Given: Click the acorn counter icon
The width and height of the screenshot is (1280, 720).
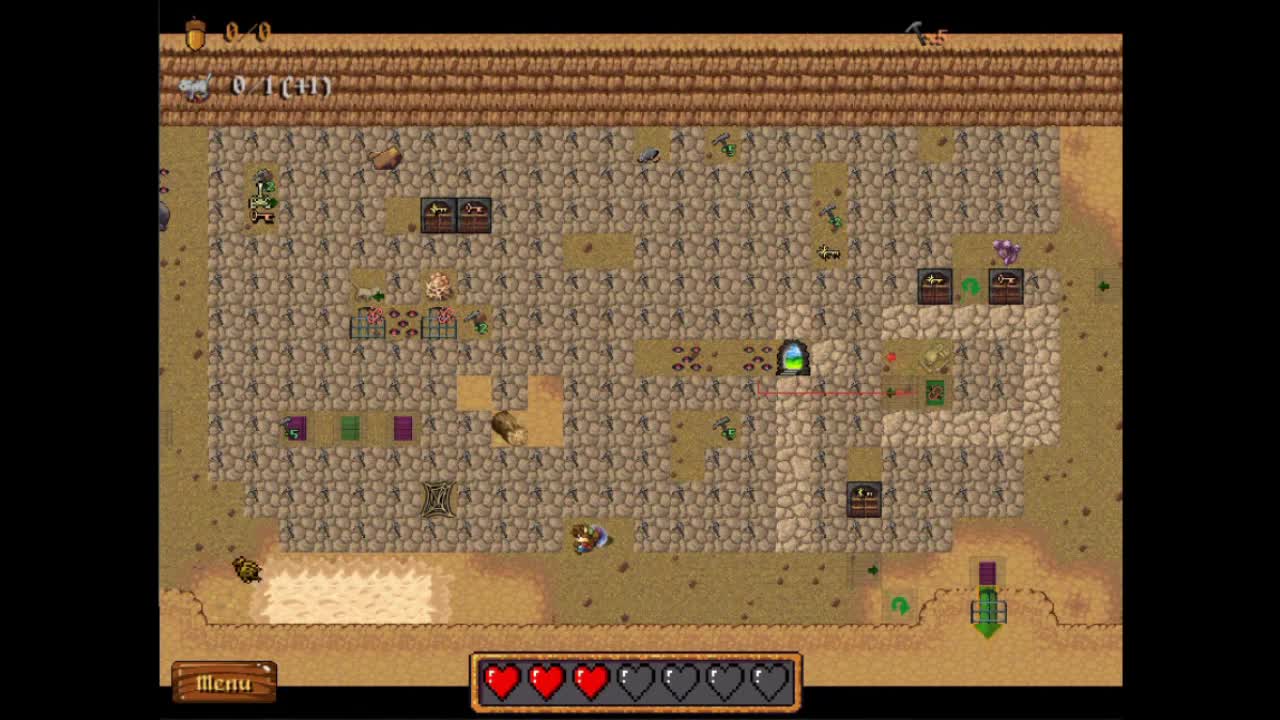Looking at the screenshot, I should click(196, 31).
